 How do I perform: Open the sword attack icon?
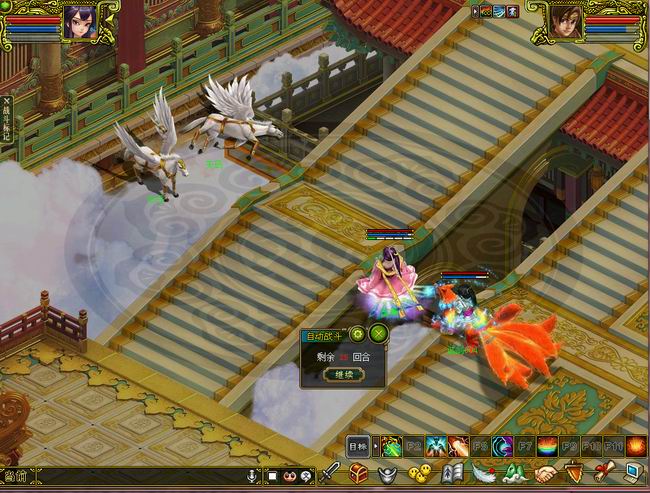pos(331,474)
